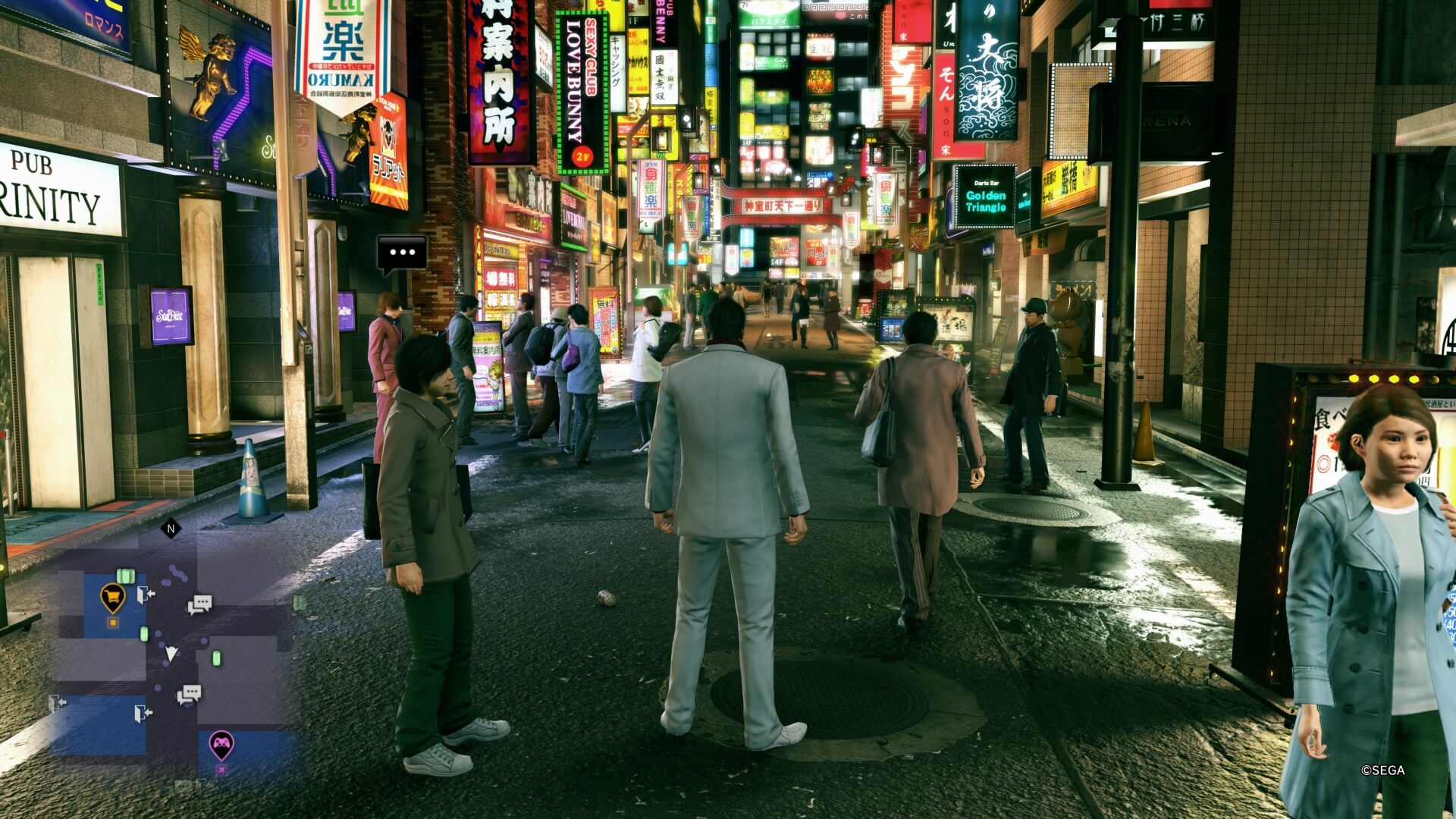Open the speech bubble above the NPC

pos(402,253)
